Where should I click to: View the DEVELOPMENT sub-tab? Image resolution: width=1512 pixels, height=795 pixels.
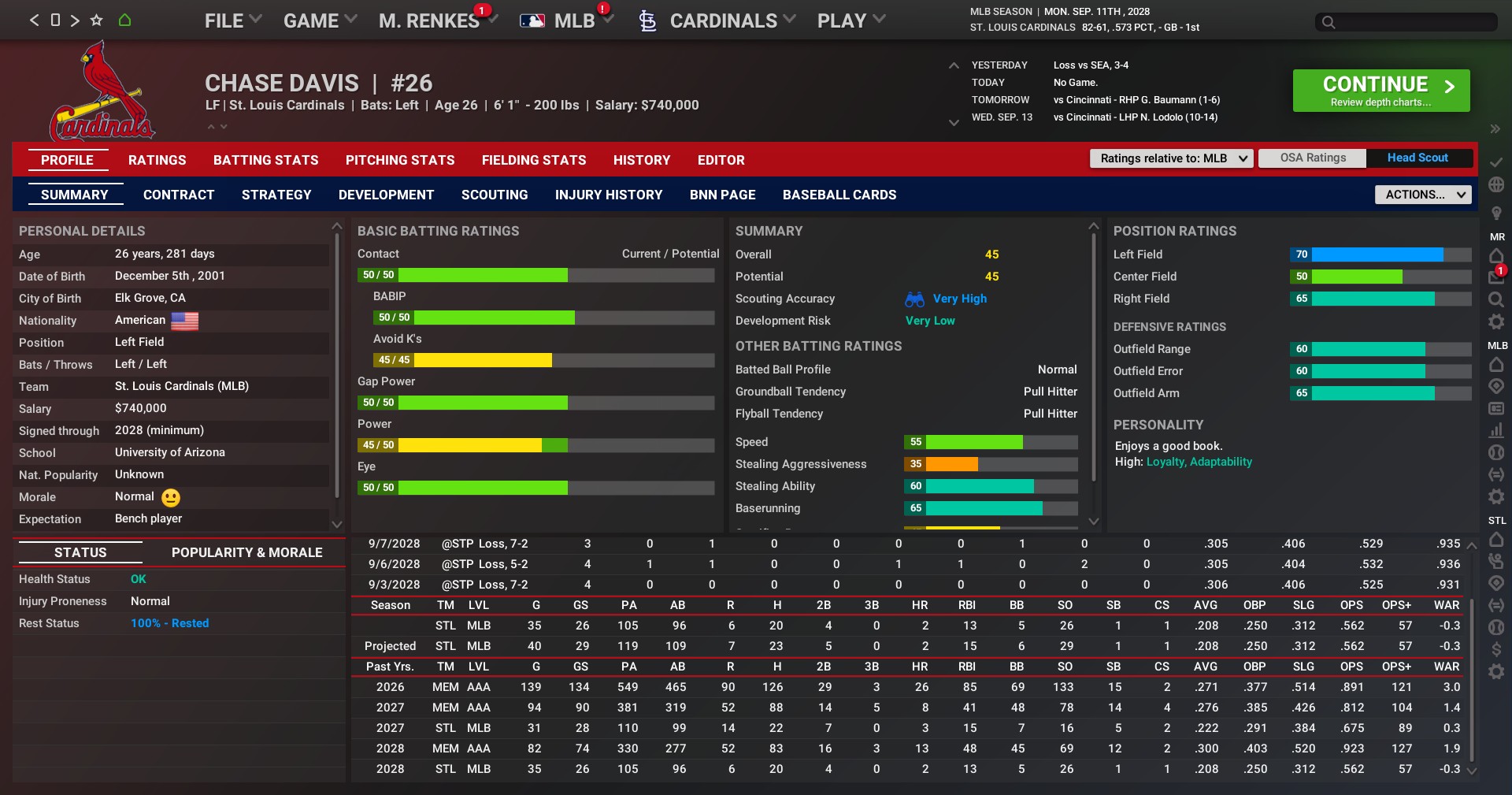(x=386, y=195)
